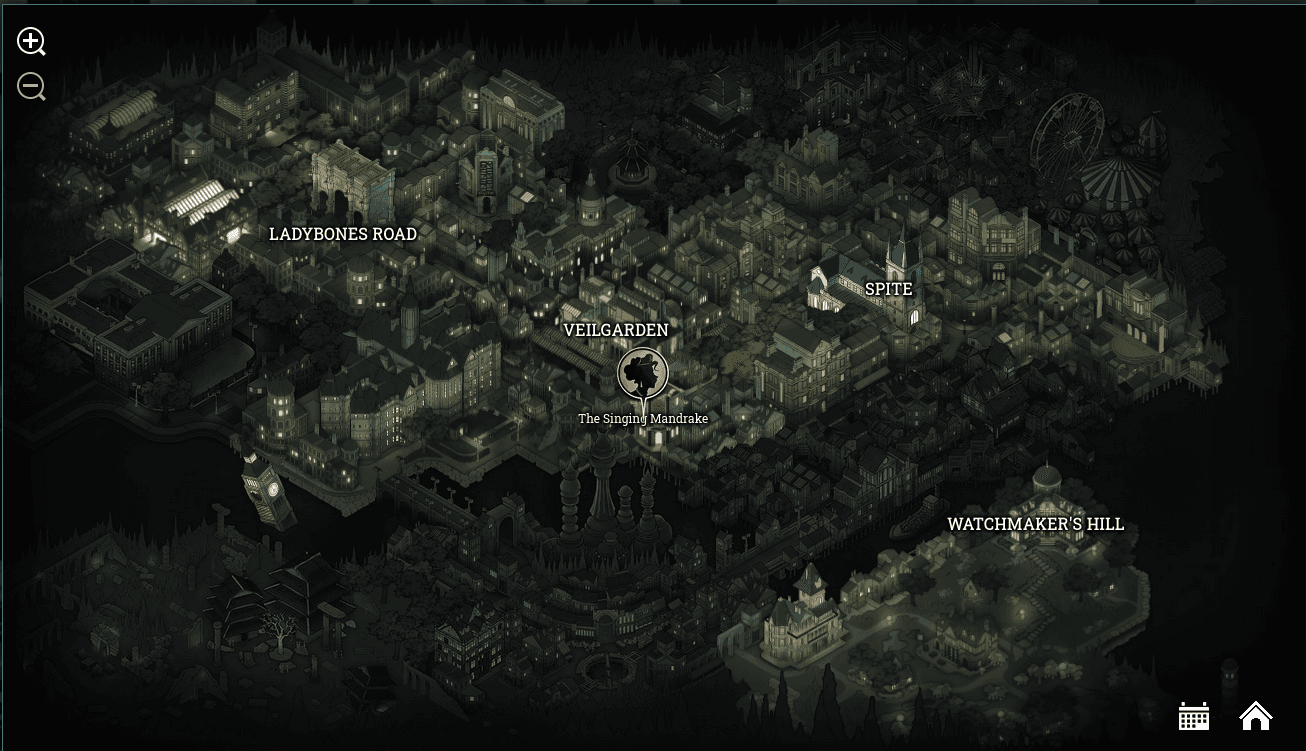Image resolution: width=1306 pixels, height=751 pixels.
Task: Zoom out of the map
Action: click(31, 87)
